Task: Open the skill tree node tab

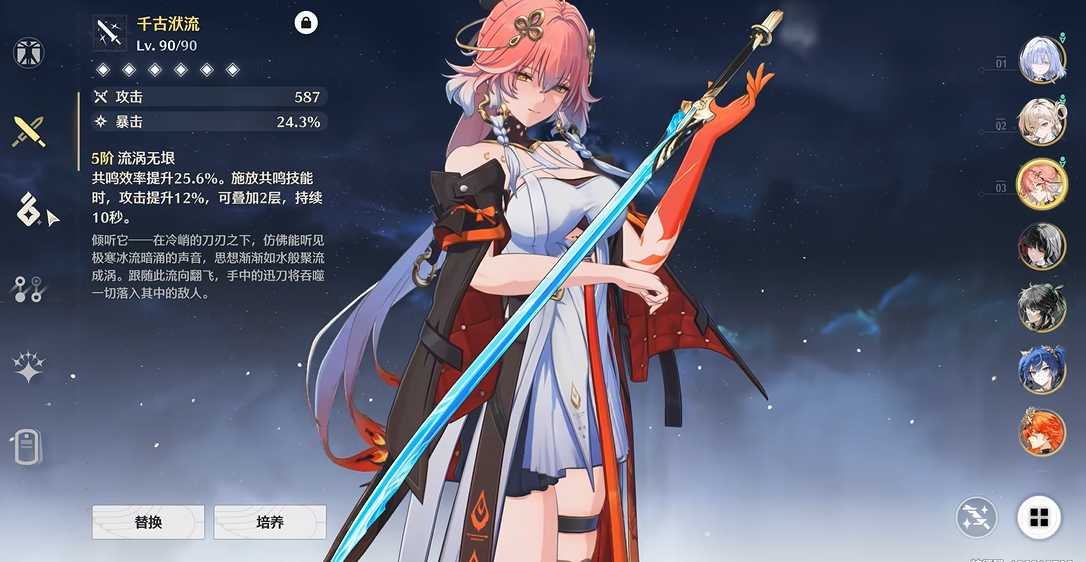Action: [x=27, y=289]
